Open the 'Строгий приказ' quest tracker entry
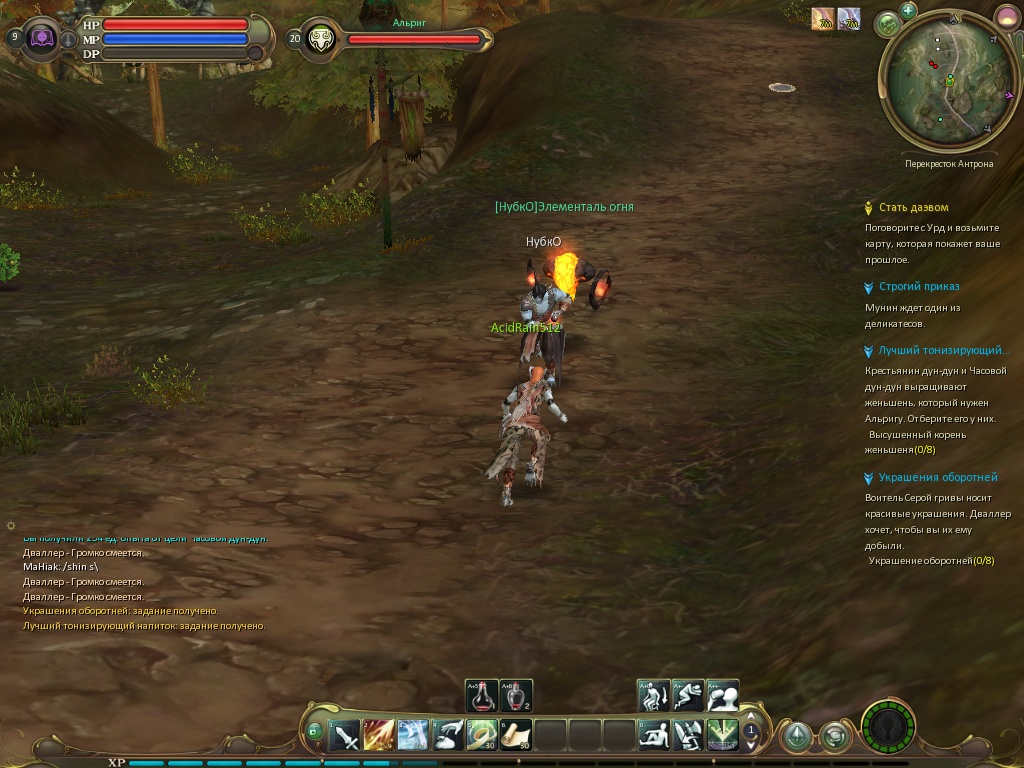This screenshot has width=1024, height=768. (x=918, y=287)
